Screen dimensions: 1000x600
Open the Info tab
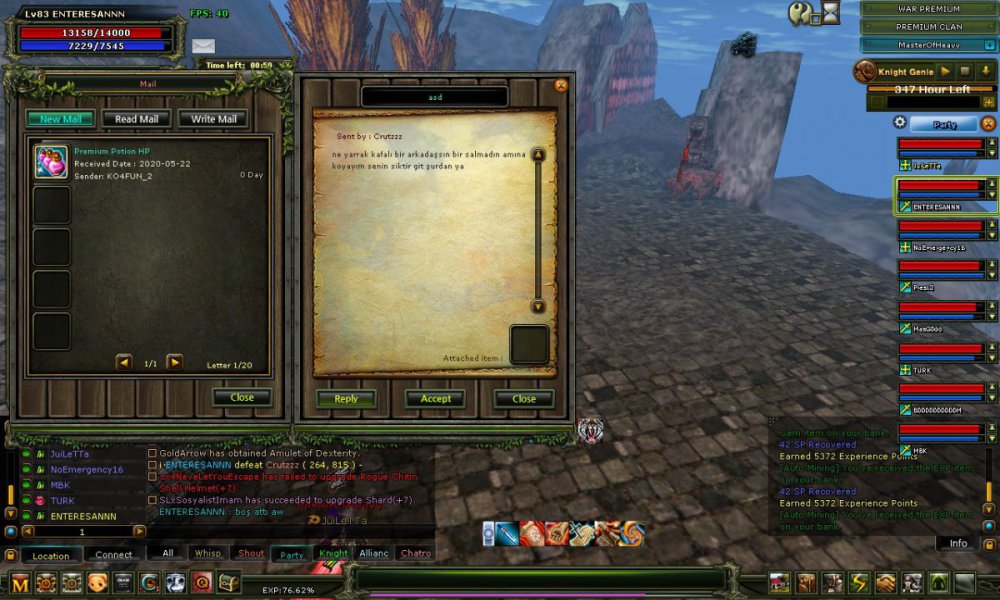point(958,543)
